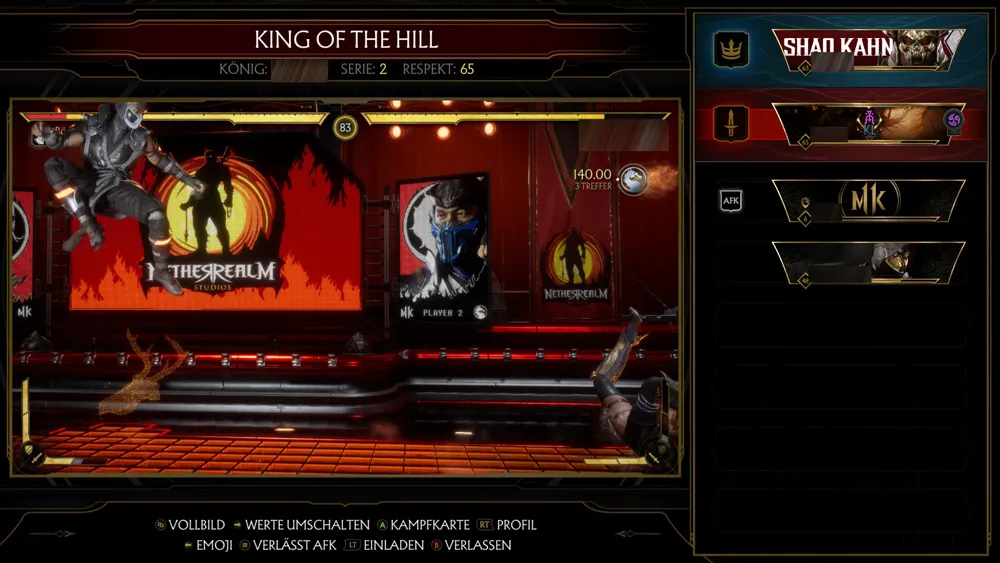The image size is (1000, 563).
Task: Select the Shao Kahn king player card
Action: (867, 48)
